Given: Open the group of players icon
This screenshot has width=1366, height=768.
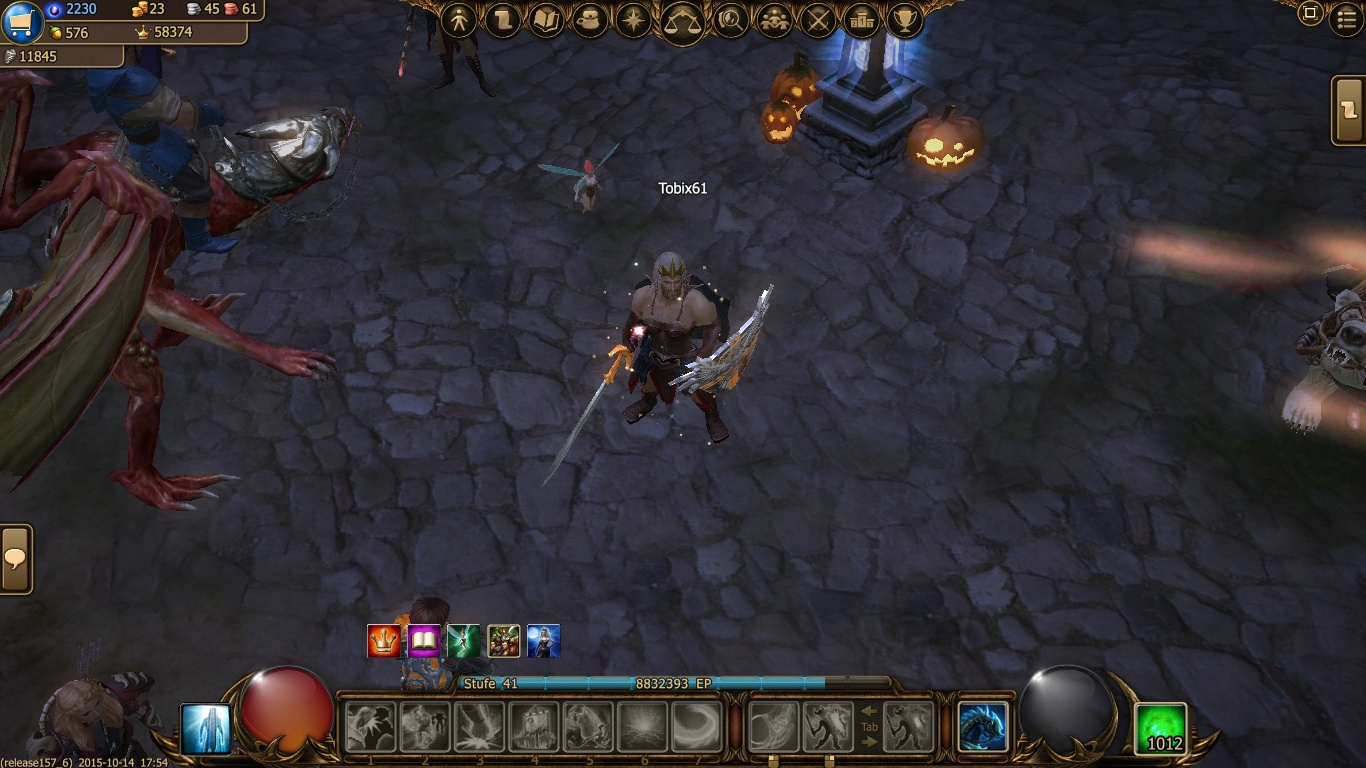Looking at the screenshot, I should (774, 20).
